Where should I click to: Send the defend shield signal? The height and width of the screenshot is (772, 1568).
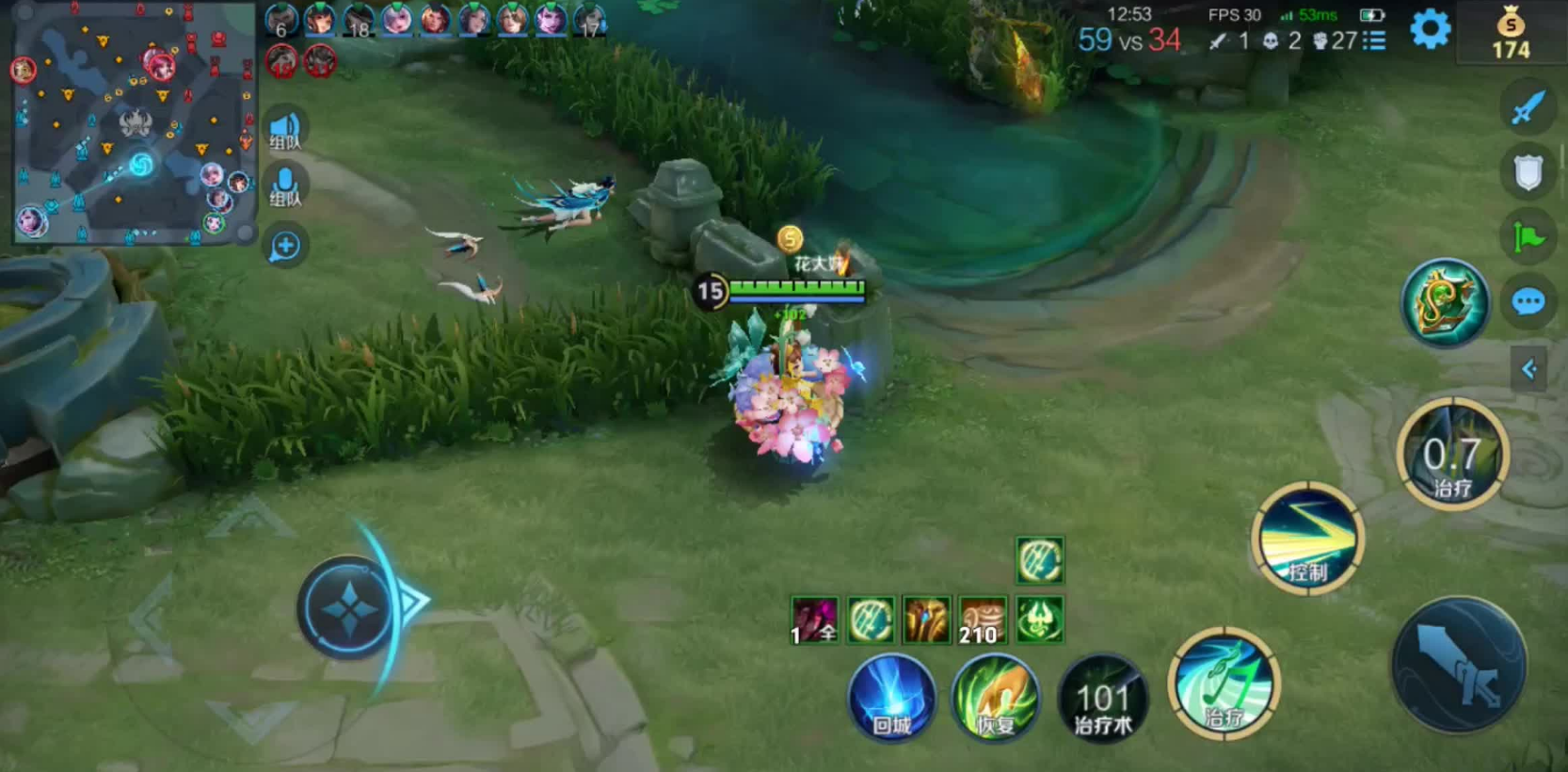1527,172
